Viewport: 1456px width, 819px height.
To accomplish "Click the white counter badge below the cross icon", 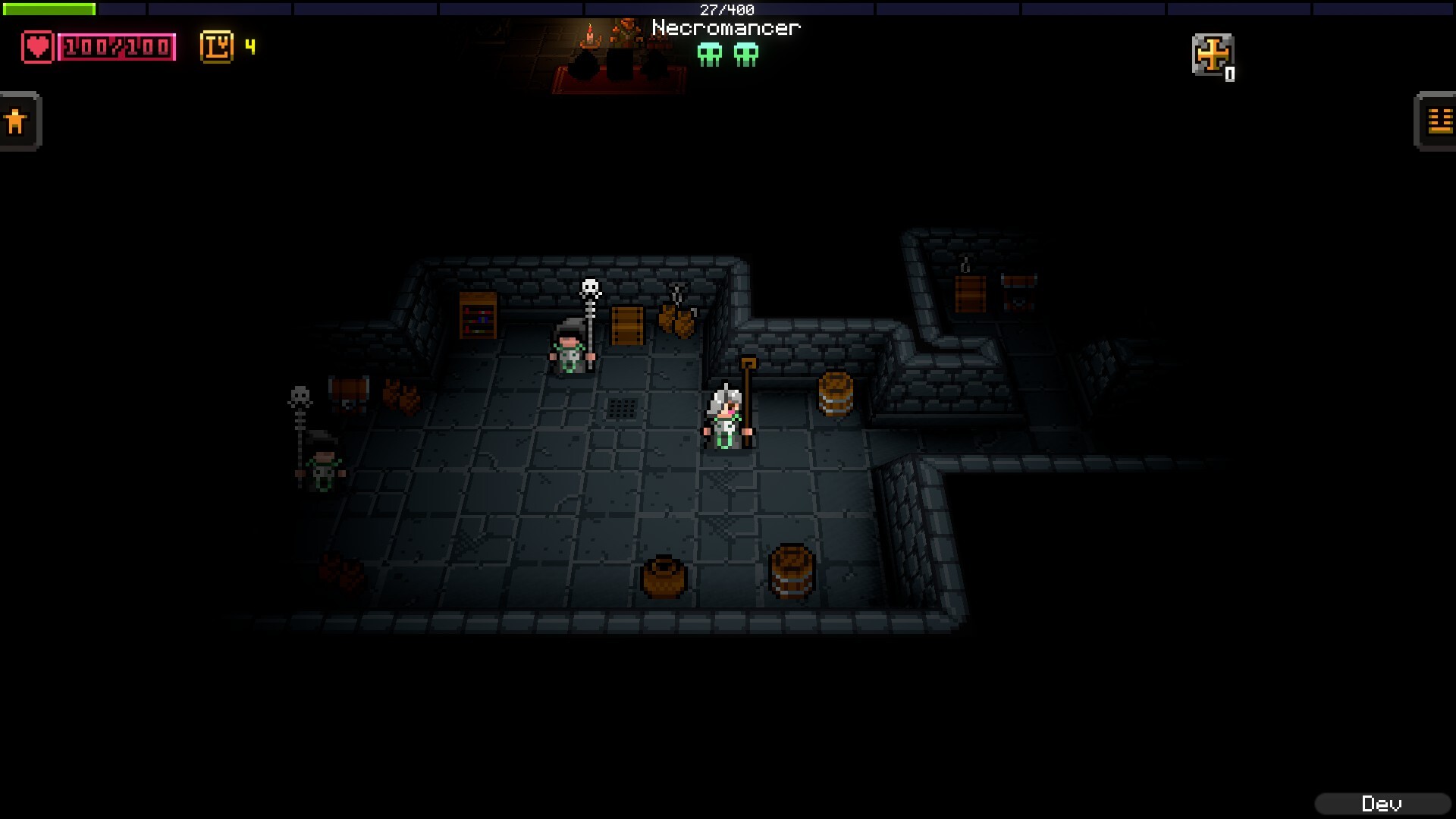I will [1231, 74].
